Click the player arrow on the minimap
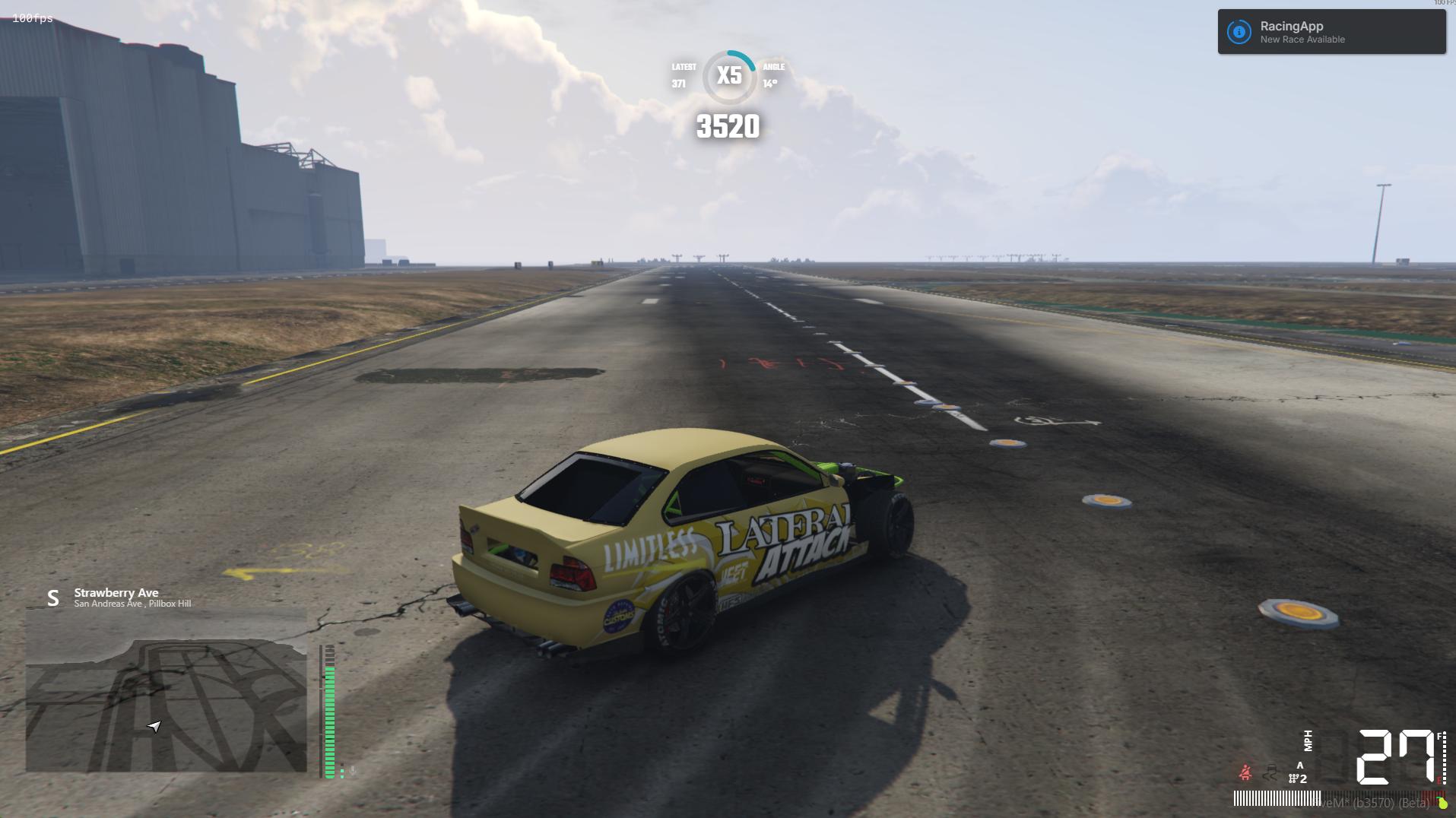Viewport: 1456px width, 818px height. click(x=154, y=726)
